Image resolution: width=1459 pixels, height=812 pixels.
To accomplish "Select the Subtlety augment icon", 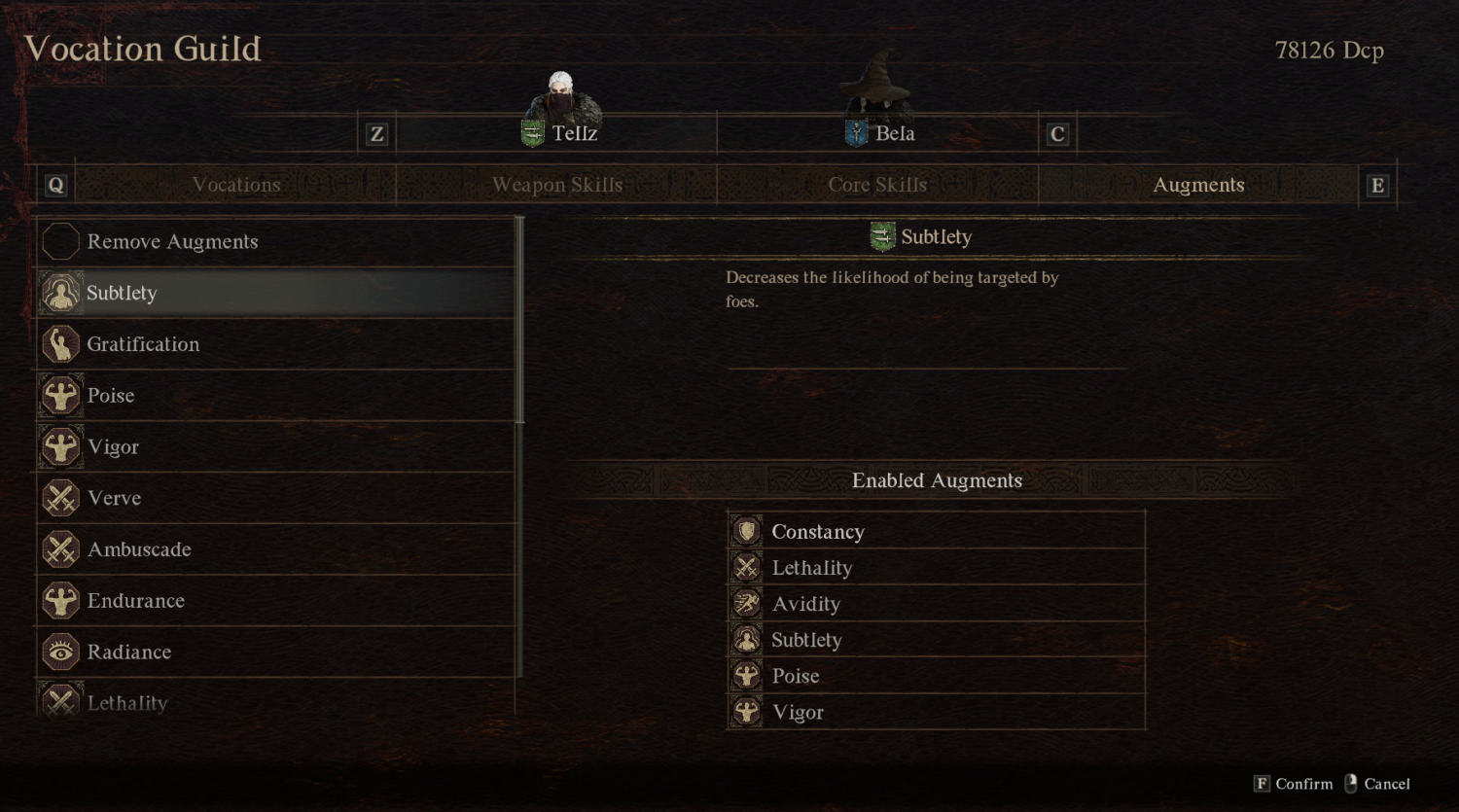I will coord(60,293).
